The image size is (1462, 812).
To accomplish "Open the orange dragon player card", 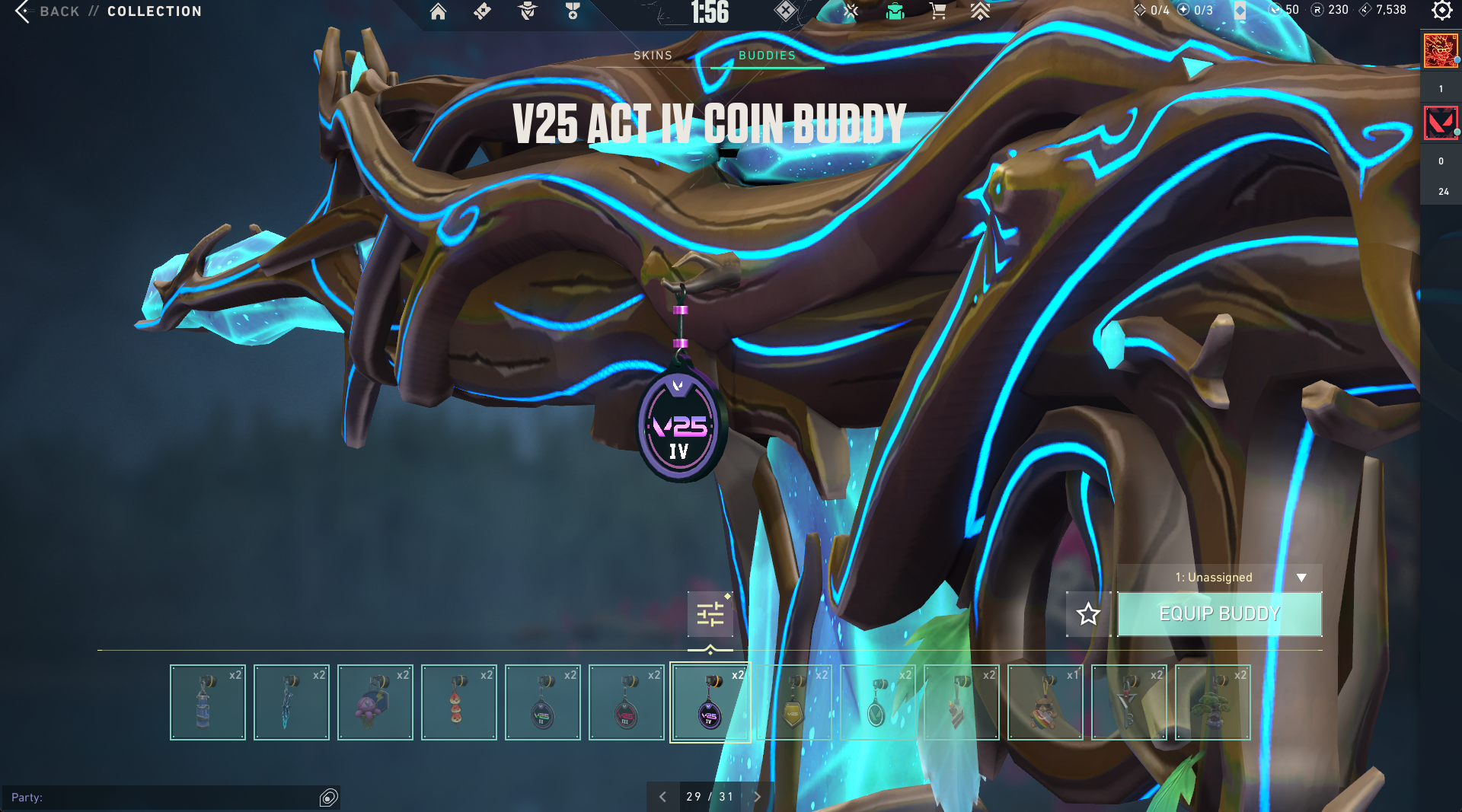I will point(1440,51).
